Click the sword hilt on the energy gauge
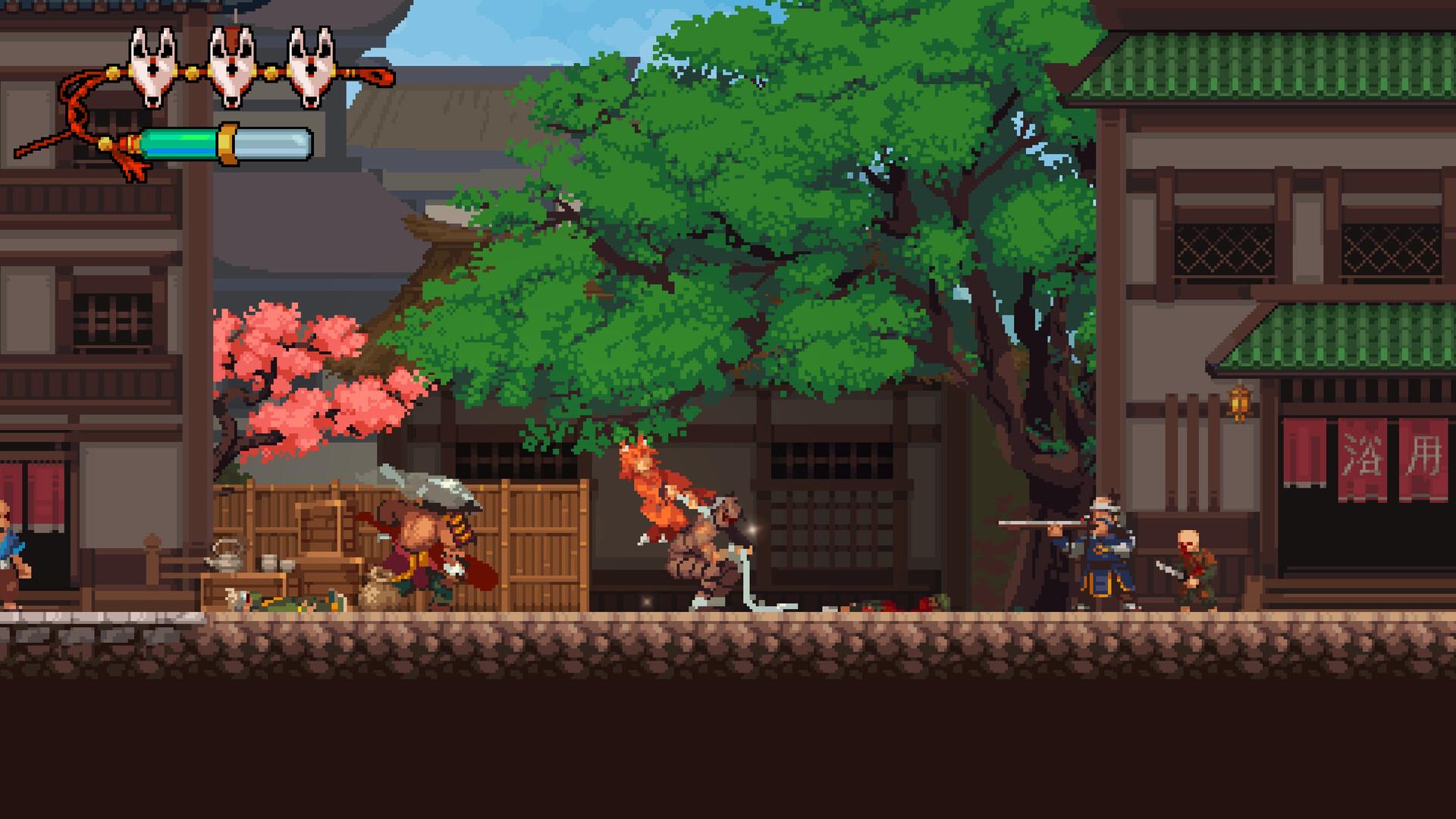 (x=227, y=144)
